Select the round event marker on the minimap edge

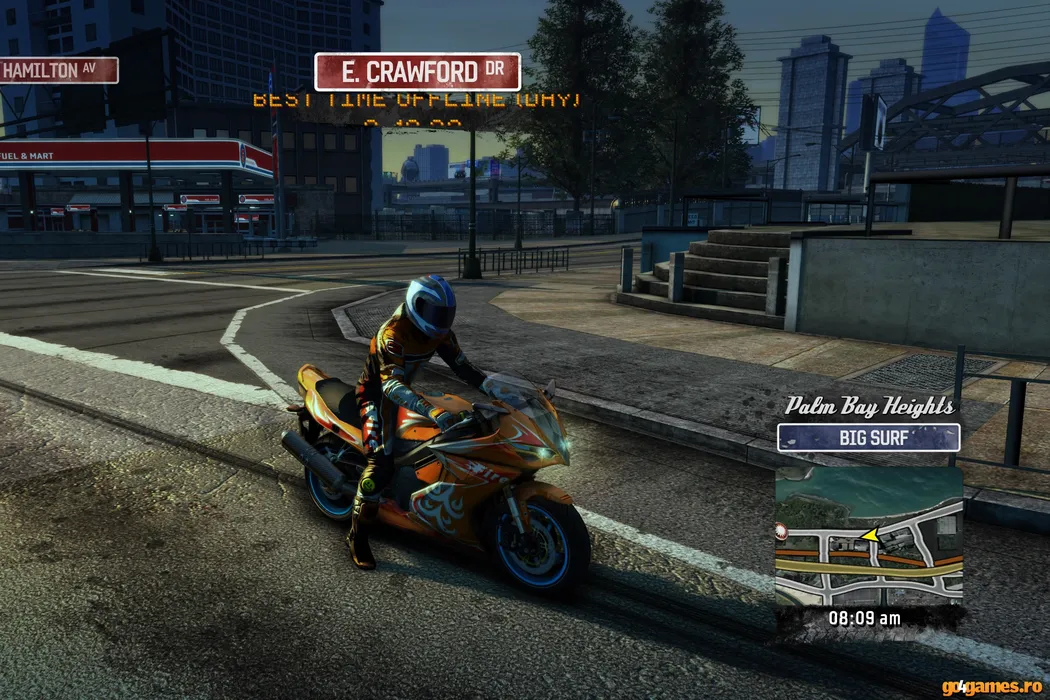[x=781, y=529]
